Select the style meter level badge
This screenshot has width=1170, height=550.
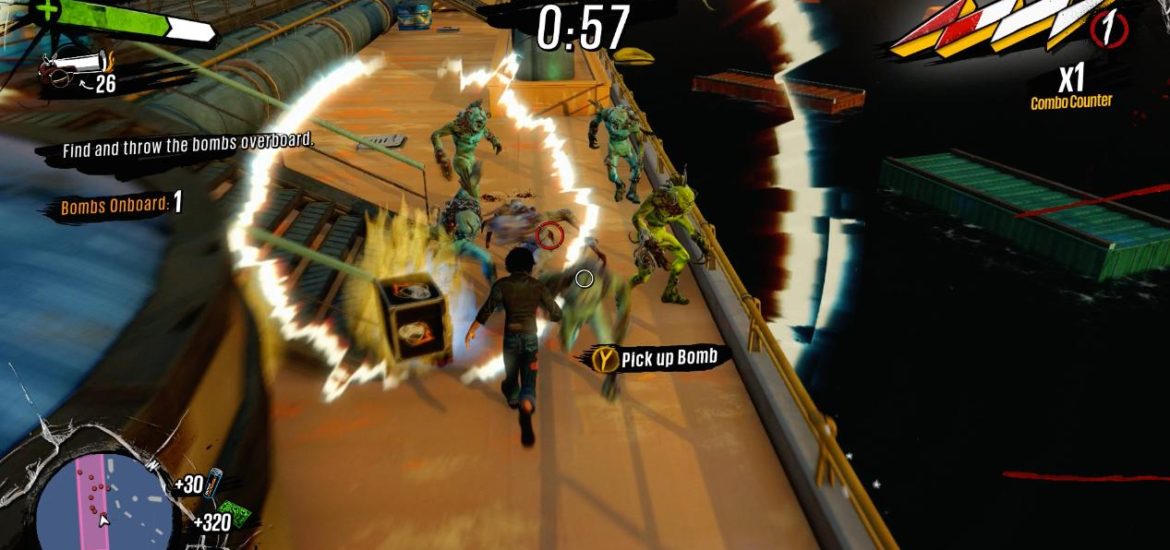(1105, 28)
